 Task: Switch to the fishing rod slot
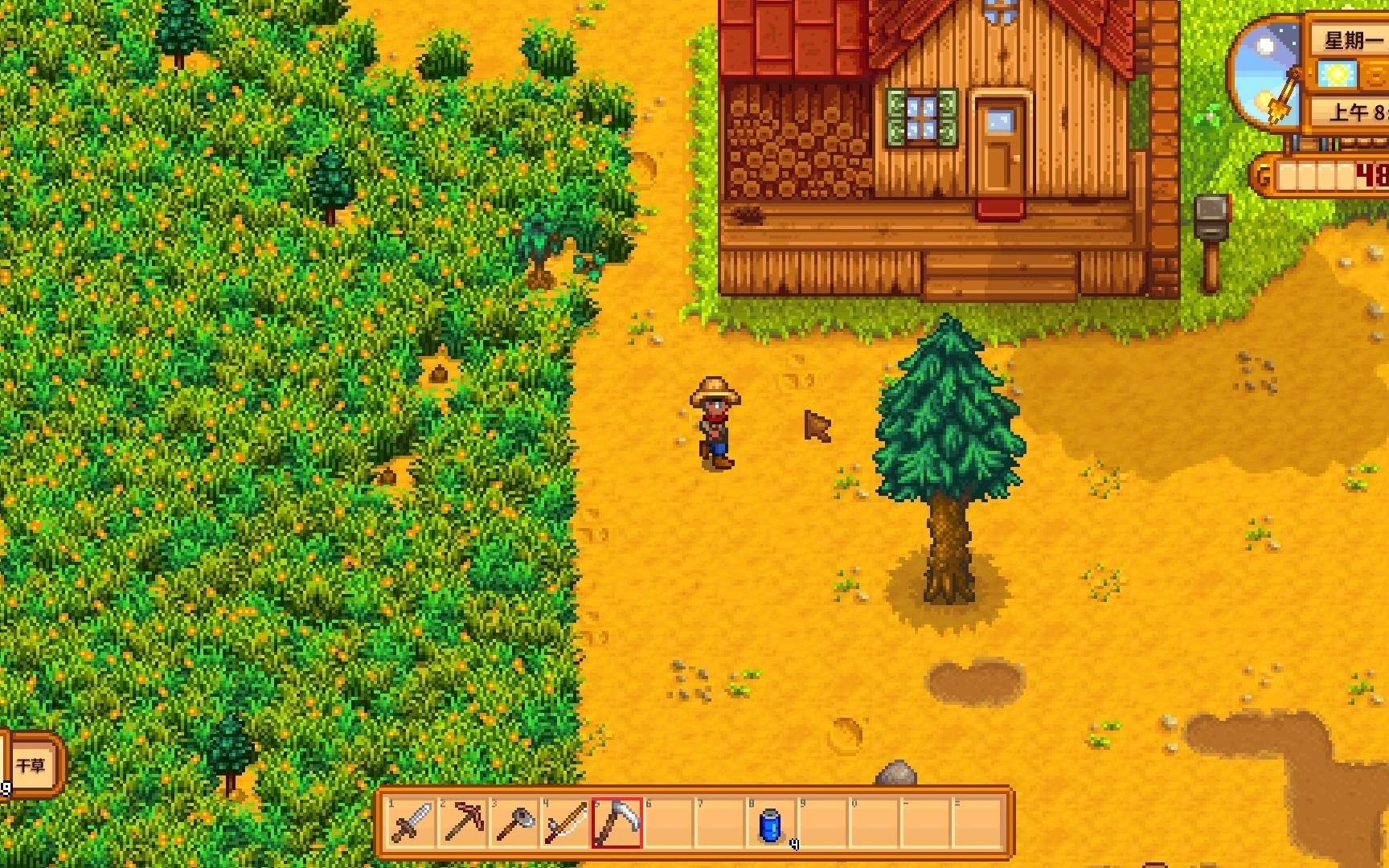[x=566, y=823]
